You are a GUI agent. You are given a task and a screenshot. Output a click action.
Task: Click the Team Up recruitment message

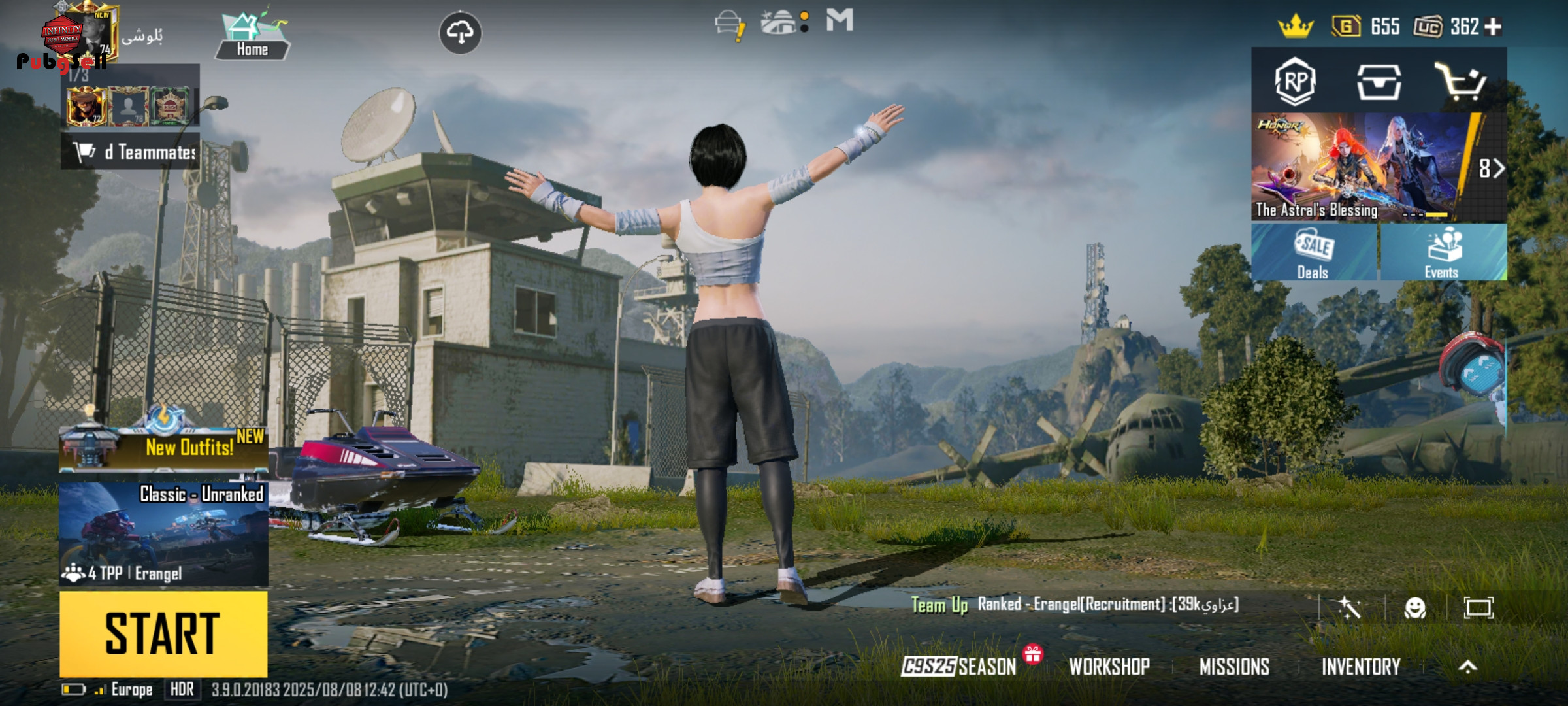1075,605
